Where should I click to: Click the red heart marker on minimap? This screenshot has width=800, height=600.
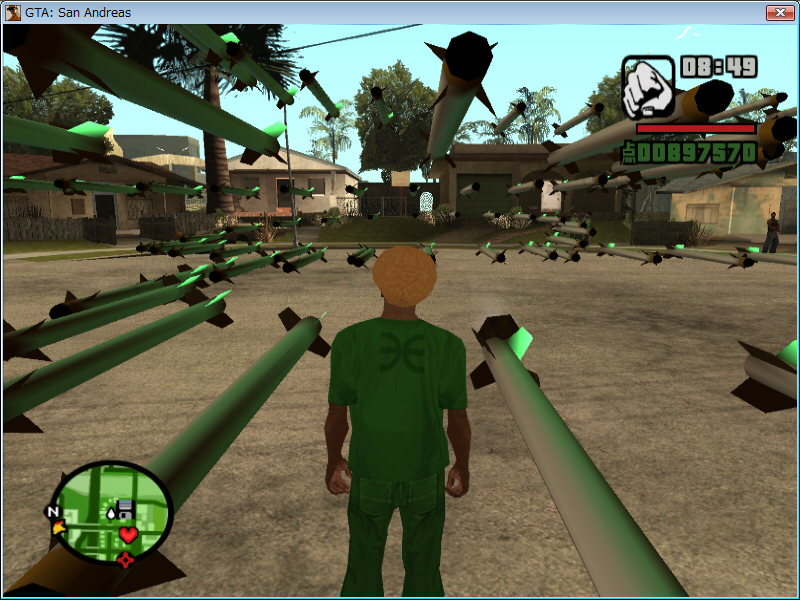click(x=128, y=535)
